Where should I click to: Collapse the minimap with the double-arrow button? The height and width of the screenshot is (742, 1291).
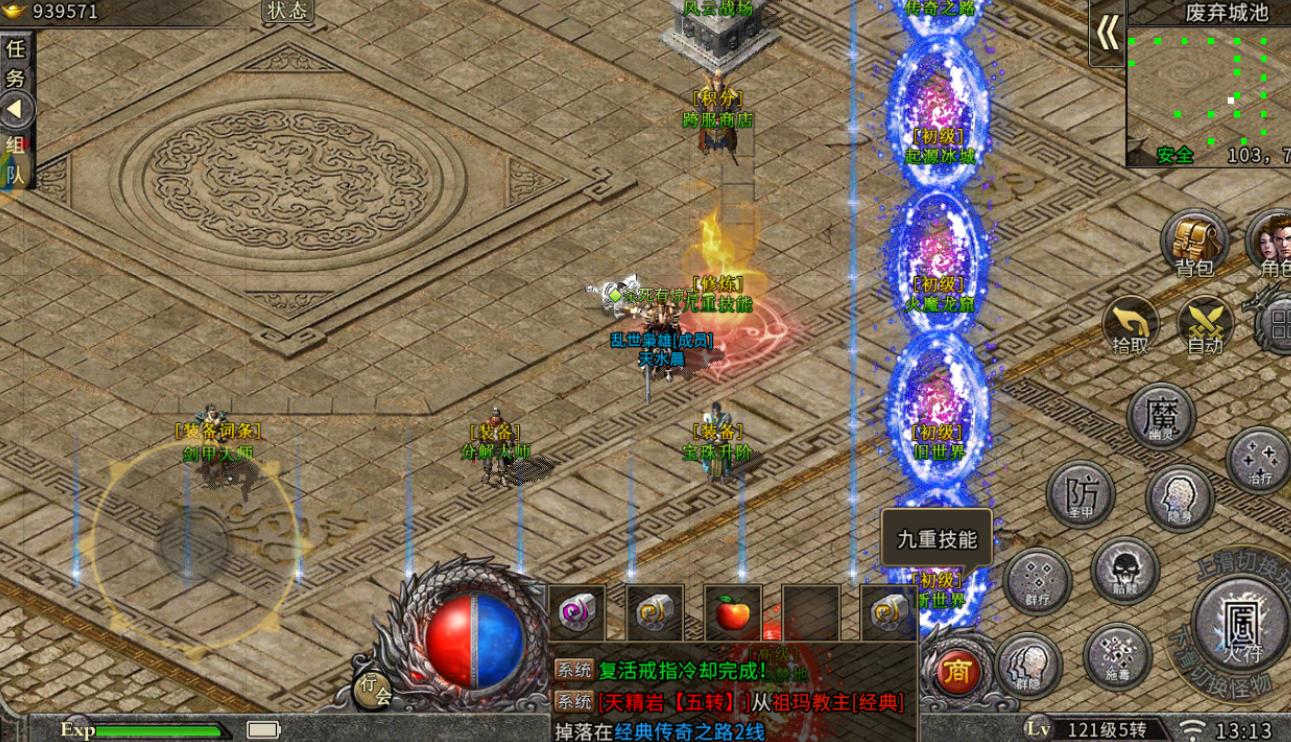1107,34
